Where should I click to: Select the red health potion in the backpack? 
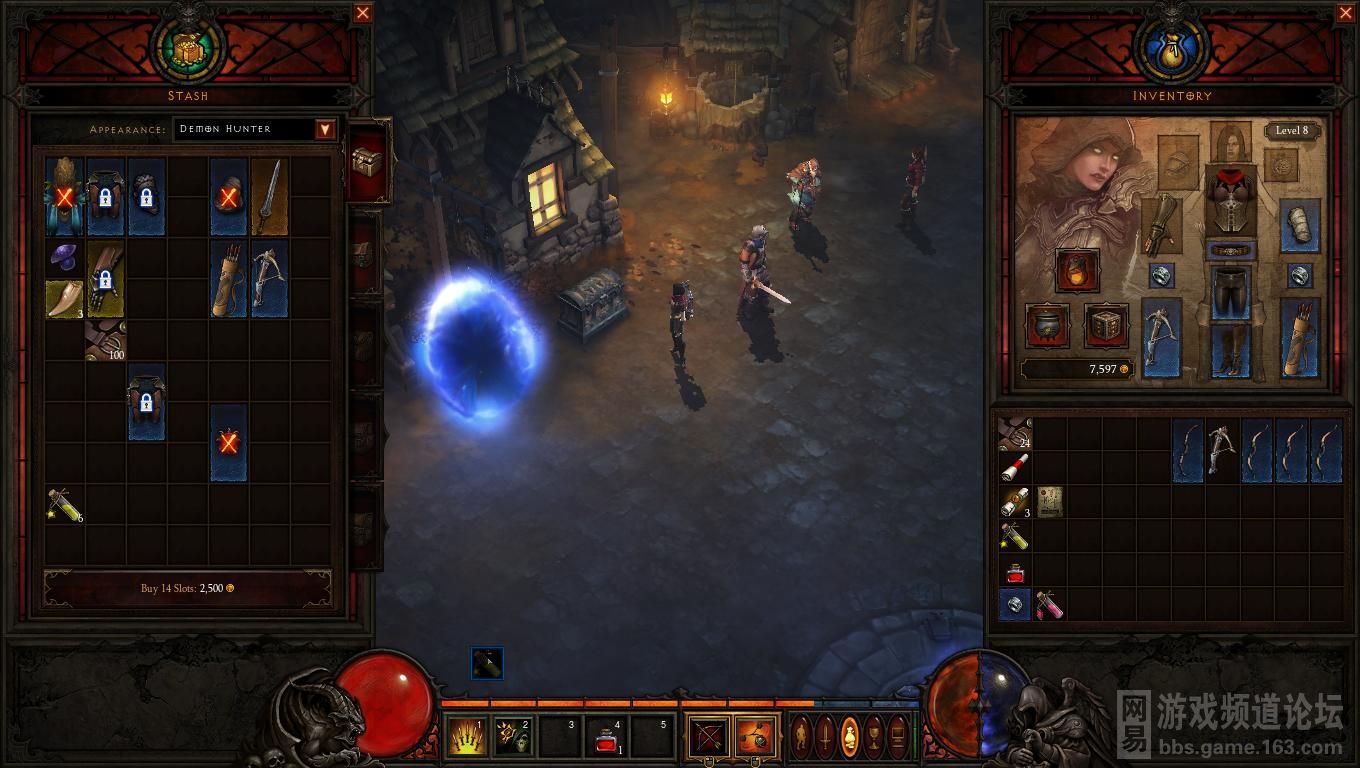1014,573
